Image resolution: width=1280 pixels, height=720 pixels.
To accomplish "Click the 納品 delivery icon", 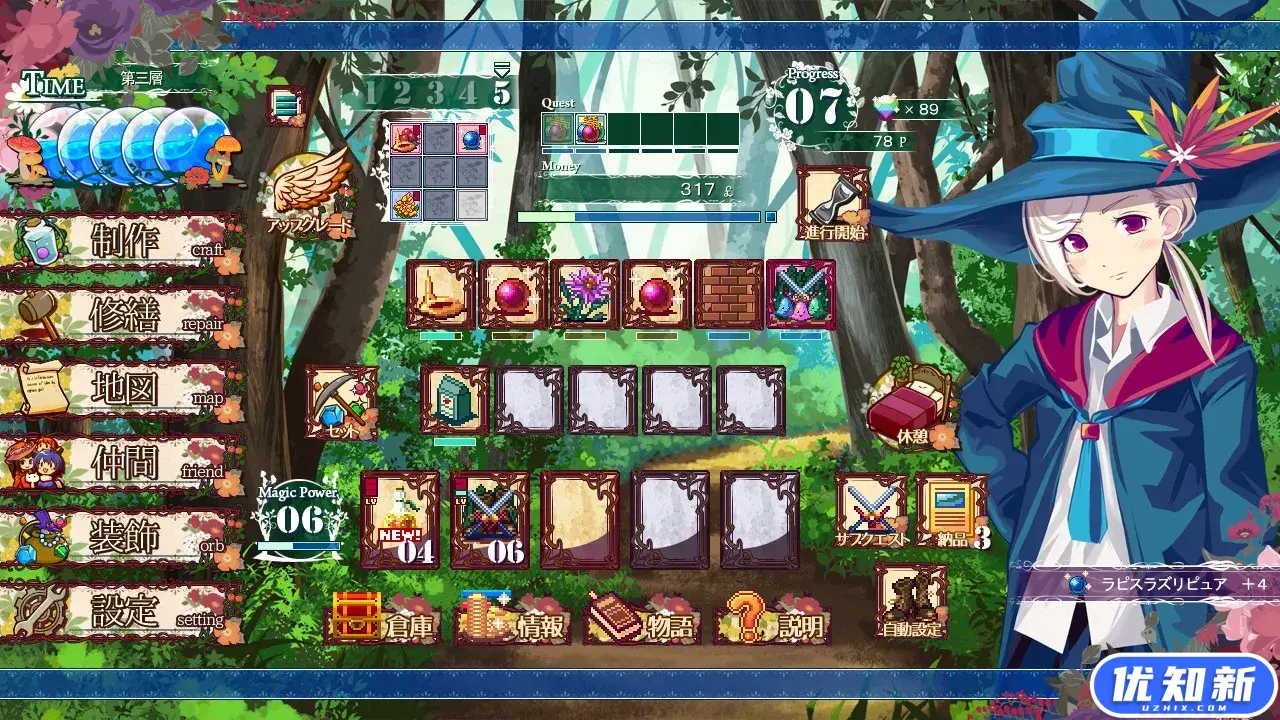I will [x=949, y=515].
